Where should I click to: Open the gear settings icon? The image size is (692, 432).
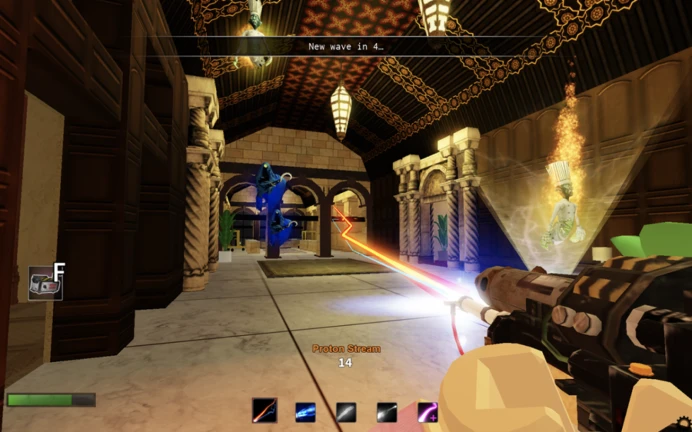pyautogui.click(x=684, y=424)
